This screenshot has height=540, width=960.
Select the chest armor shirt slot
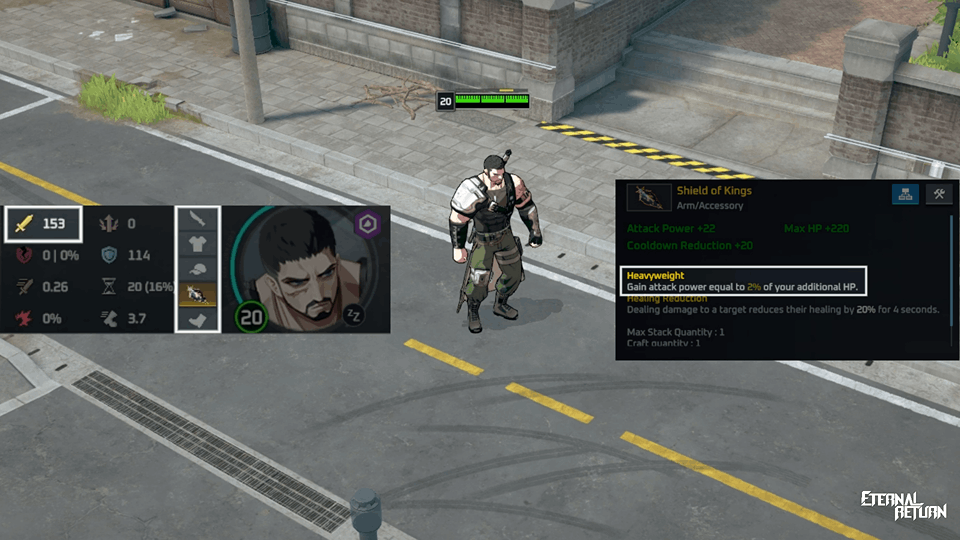point(197,244)
